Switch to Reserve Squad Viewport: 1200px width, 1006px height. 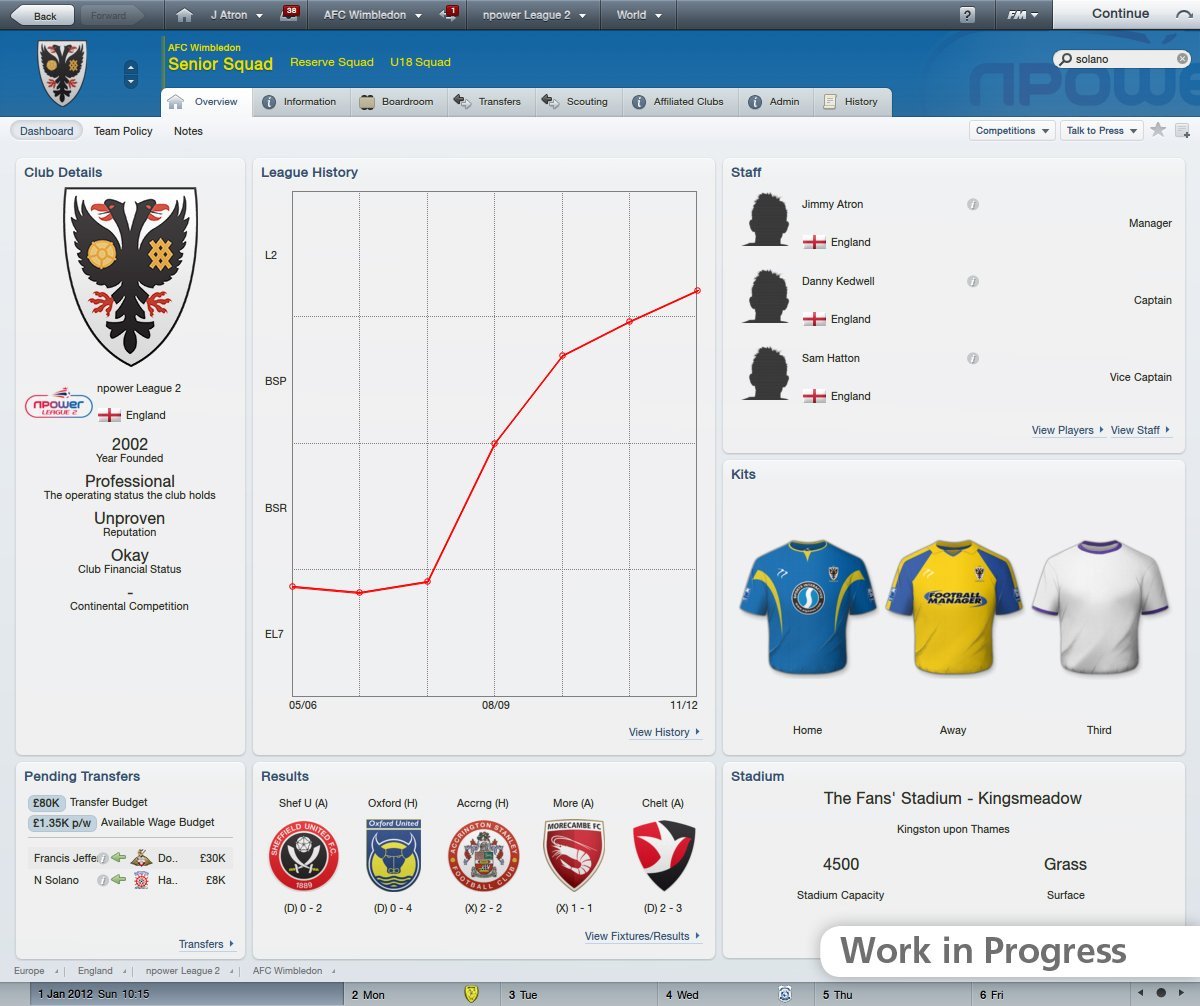tap(331, 62)
